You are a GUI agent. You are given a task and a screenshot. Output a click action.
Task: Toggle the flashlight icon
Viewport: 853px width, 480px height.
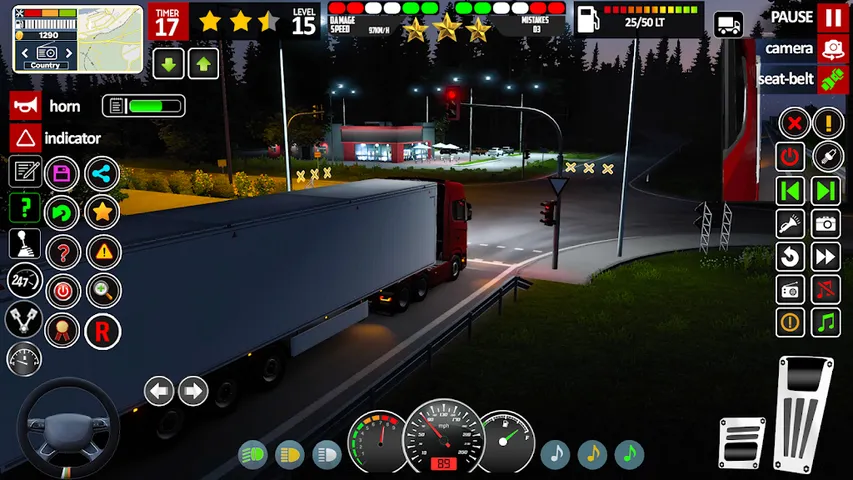[x=791, y=224]
